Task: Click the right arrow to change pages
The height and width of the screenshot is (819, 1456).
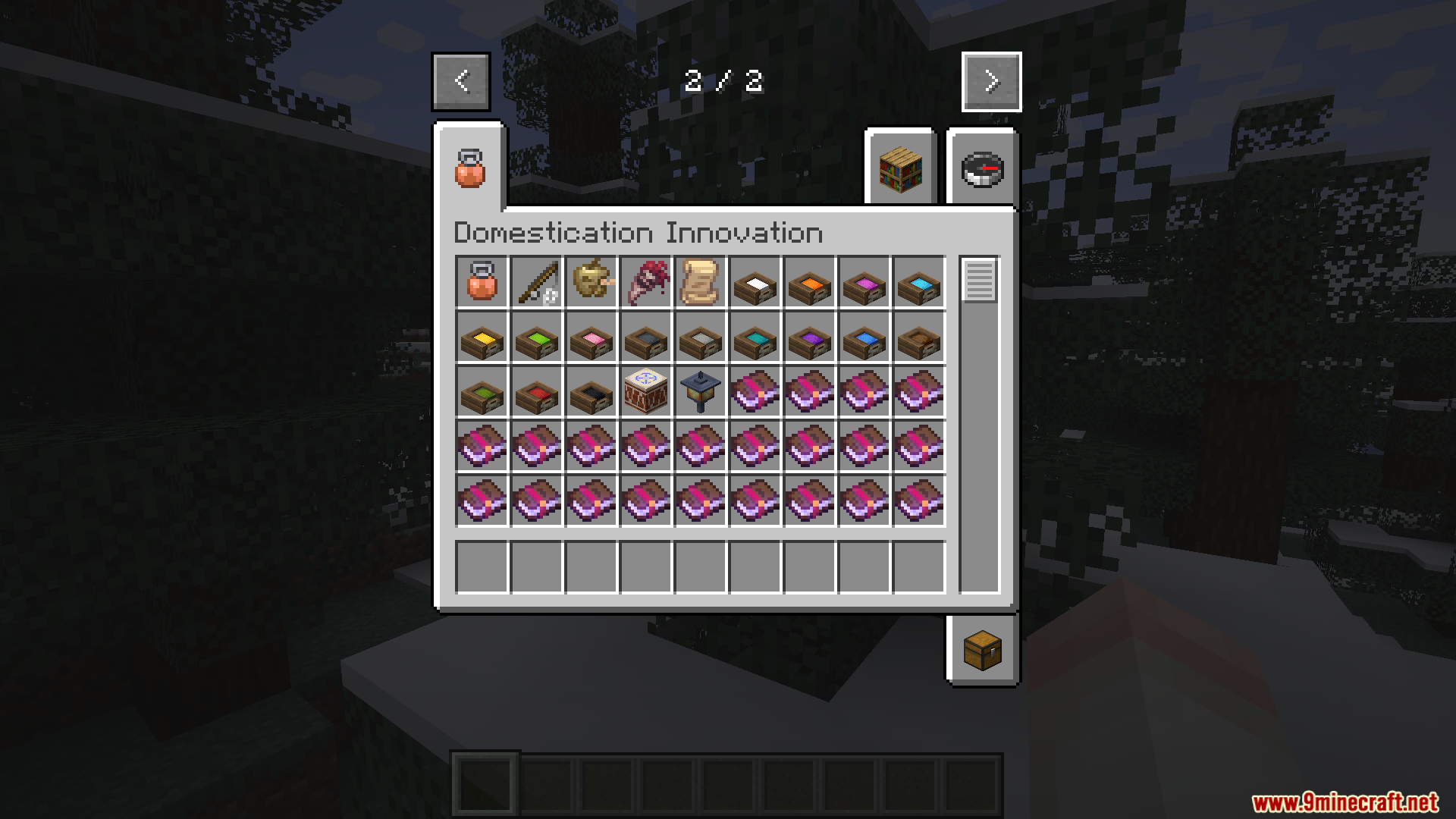Action: tap(991, 81)
